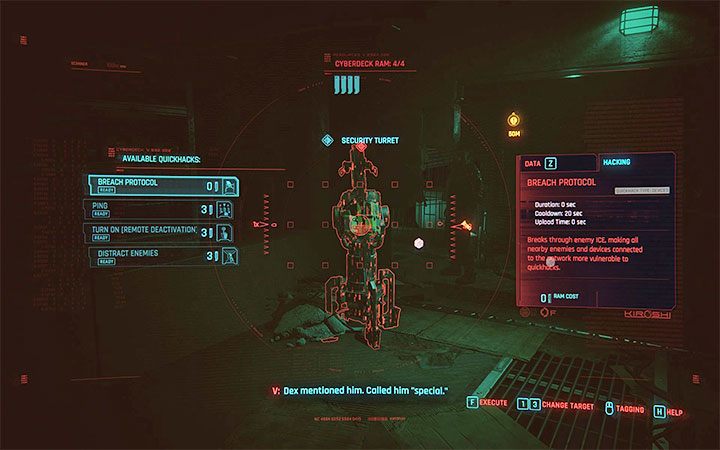The height and width of the screenshot is (450, 720).
Task: Select the Breach Protocol quickhack
Action: click(x=162, y=186)
